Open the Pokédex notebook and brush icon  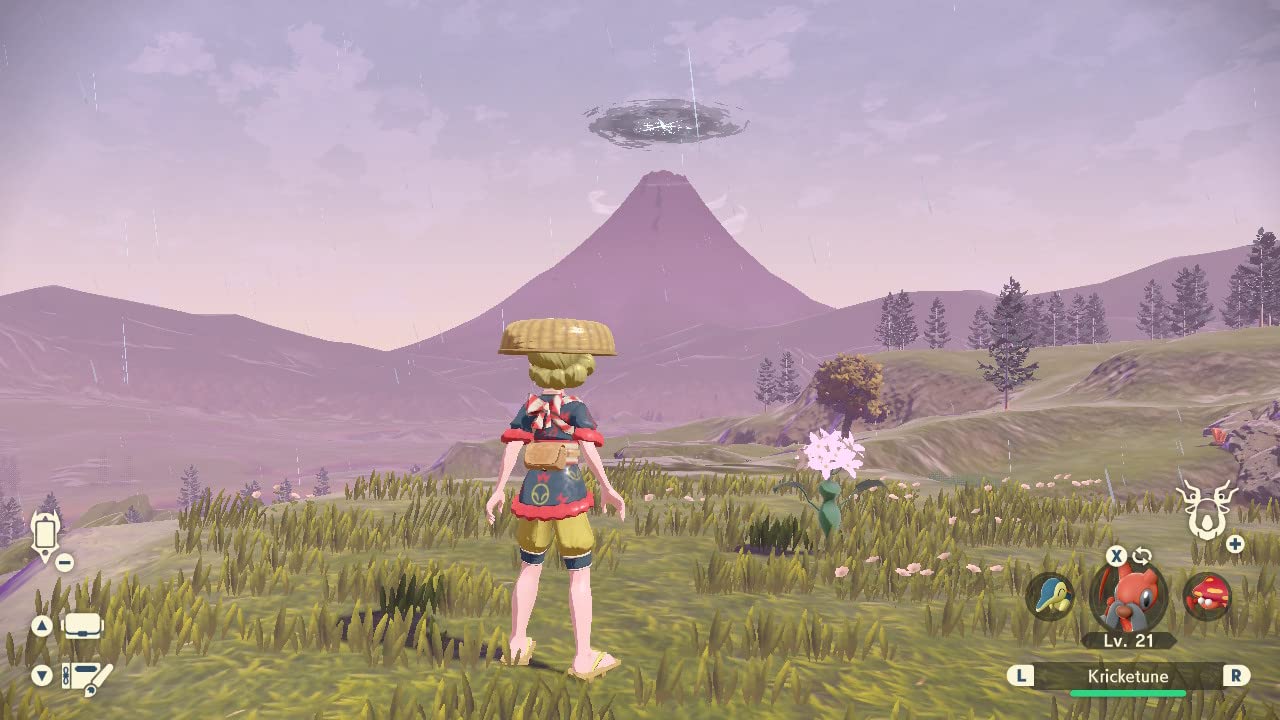coord(86,677)
